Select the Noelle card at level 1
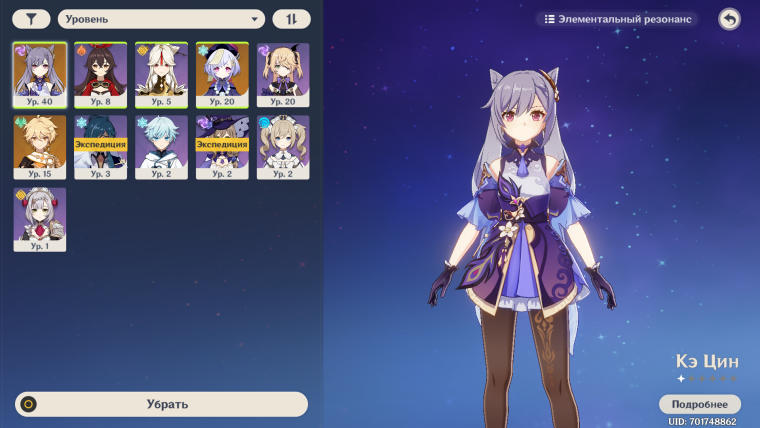Viewport: 760px width, 428px height. point(40,219)
